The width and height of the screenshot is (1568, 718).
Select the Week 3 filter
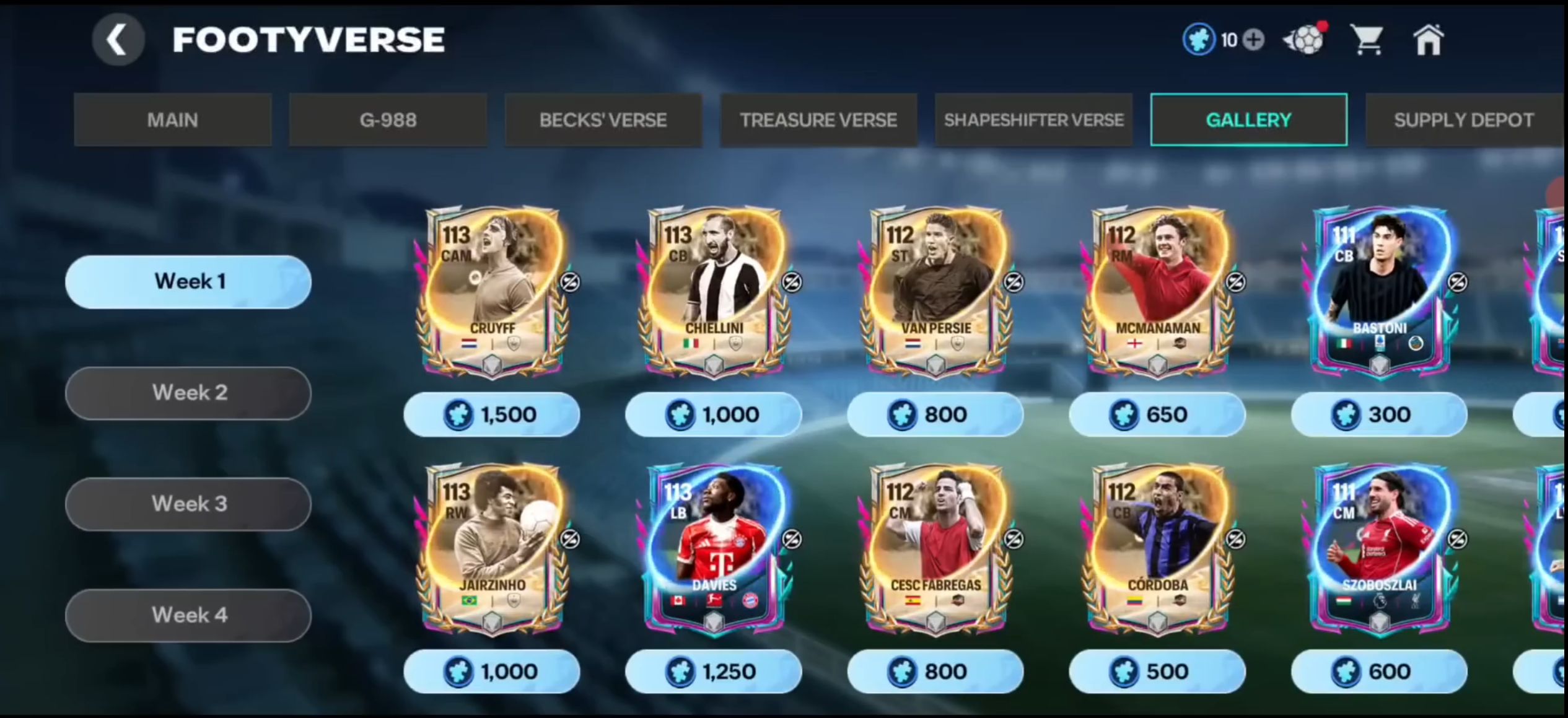[x=188, y=504]
